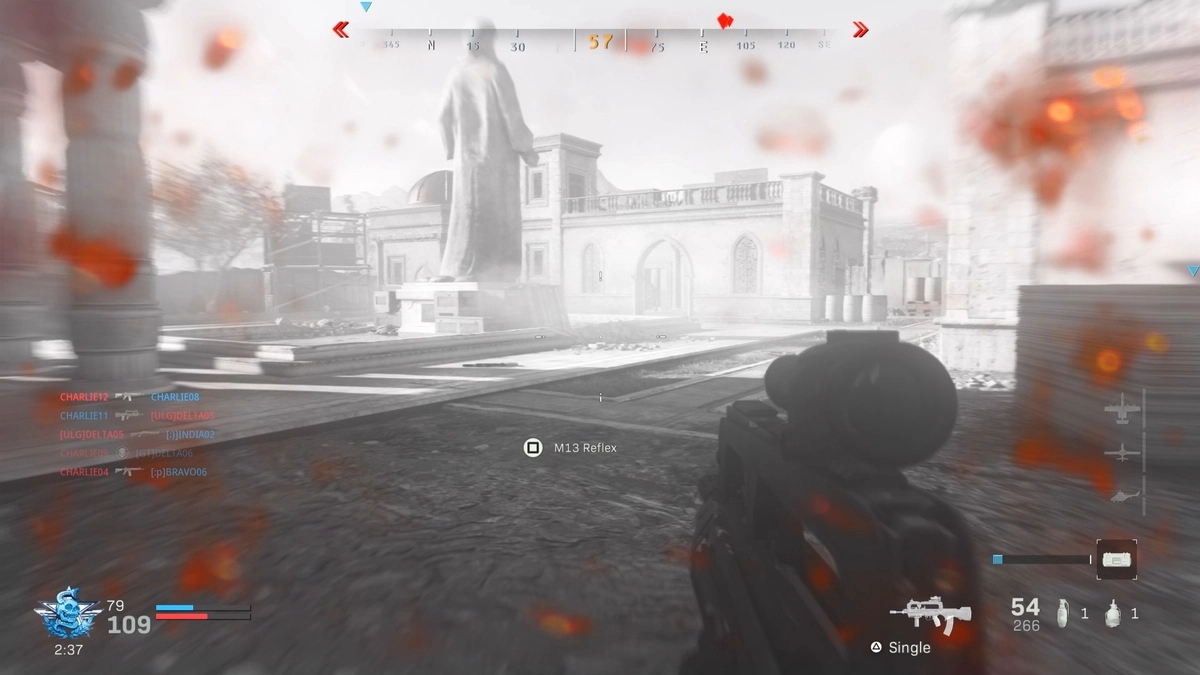Activate the field upgrade box icon
This screenshot has height=675, width=1200.
click(1116, 560)
